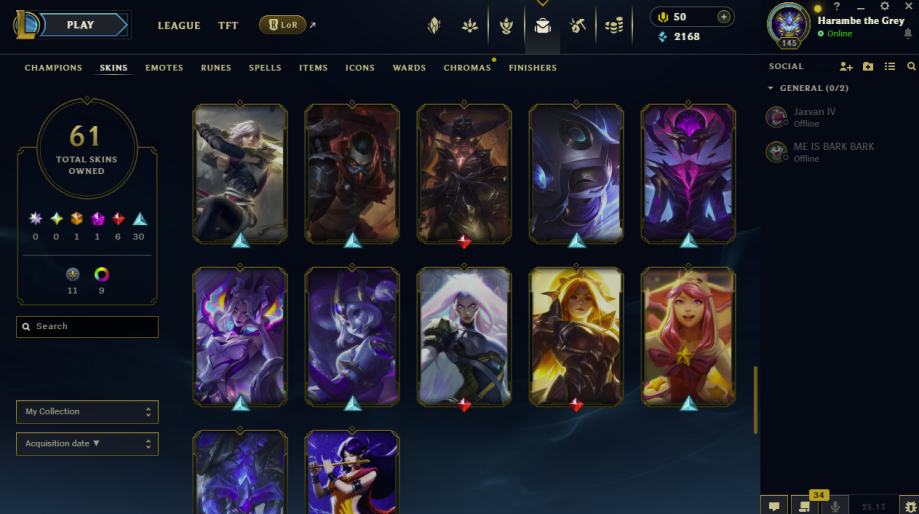Open the My Collection dropdown
Image resolution: width=919 pixels, height=514 pixels.
point(88,412)
